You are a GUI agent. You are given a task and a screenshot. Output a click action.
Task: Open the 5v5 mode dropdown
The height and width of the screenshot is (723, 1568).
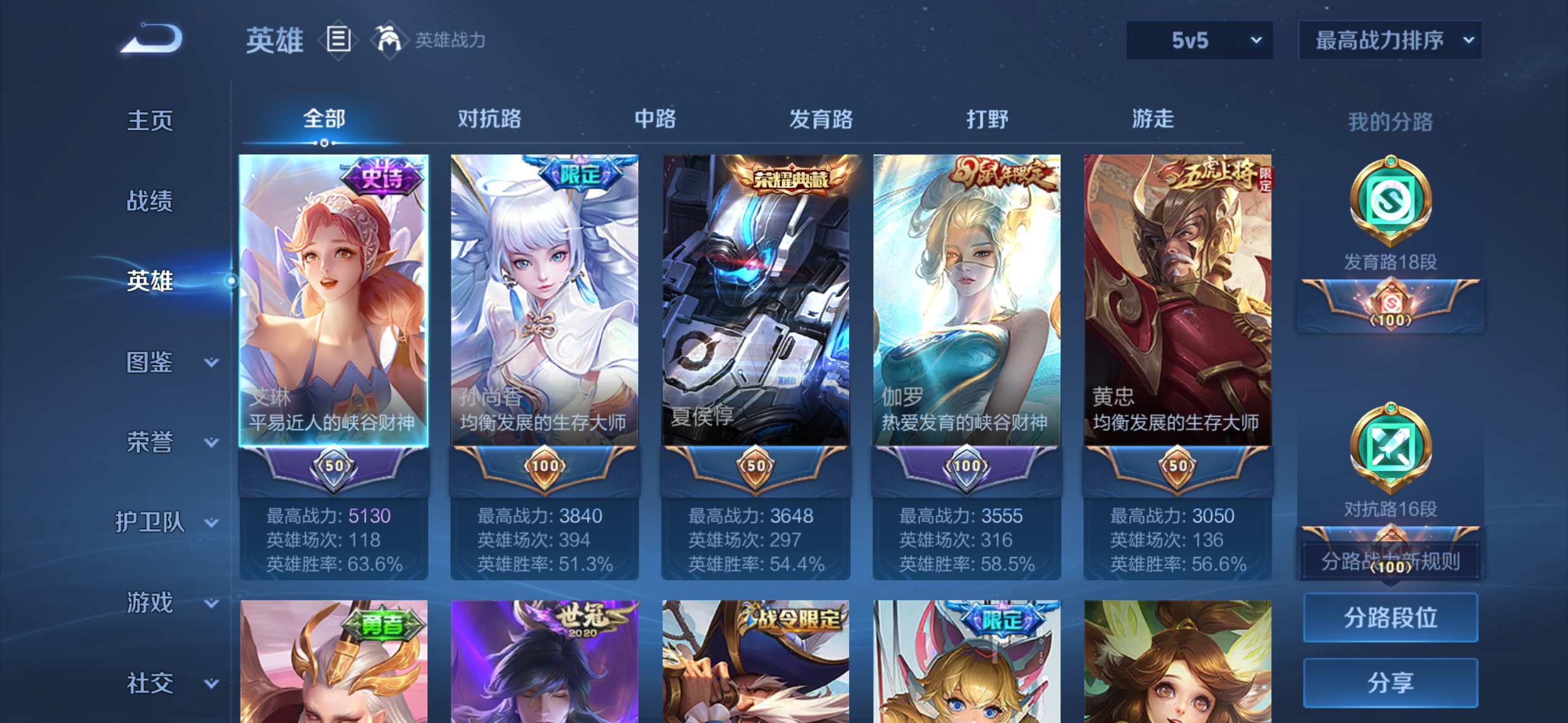(x=1199, y=39)
